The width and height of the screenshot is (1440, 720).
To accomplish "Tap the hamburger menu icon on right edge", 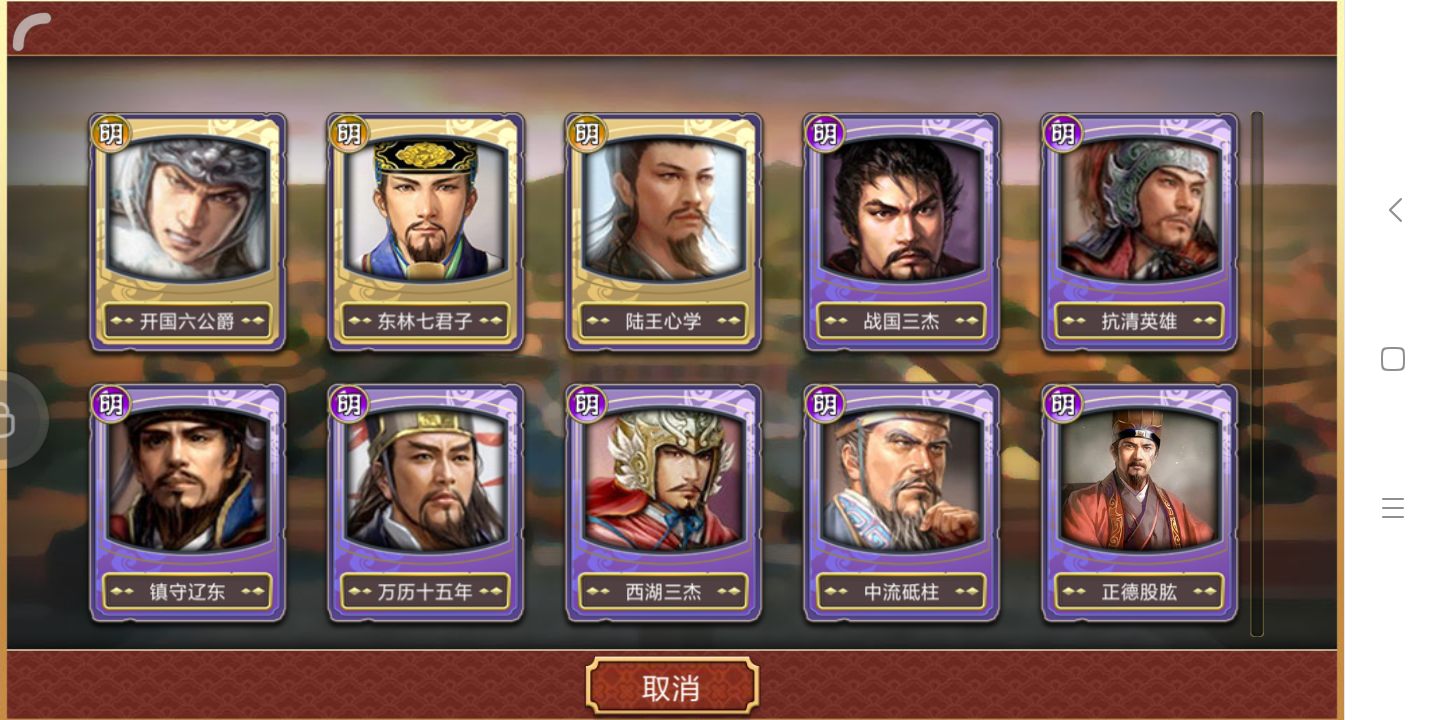I will [1393, 507].
